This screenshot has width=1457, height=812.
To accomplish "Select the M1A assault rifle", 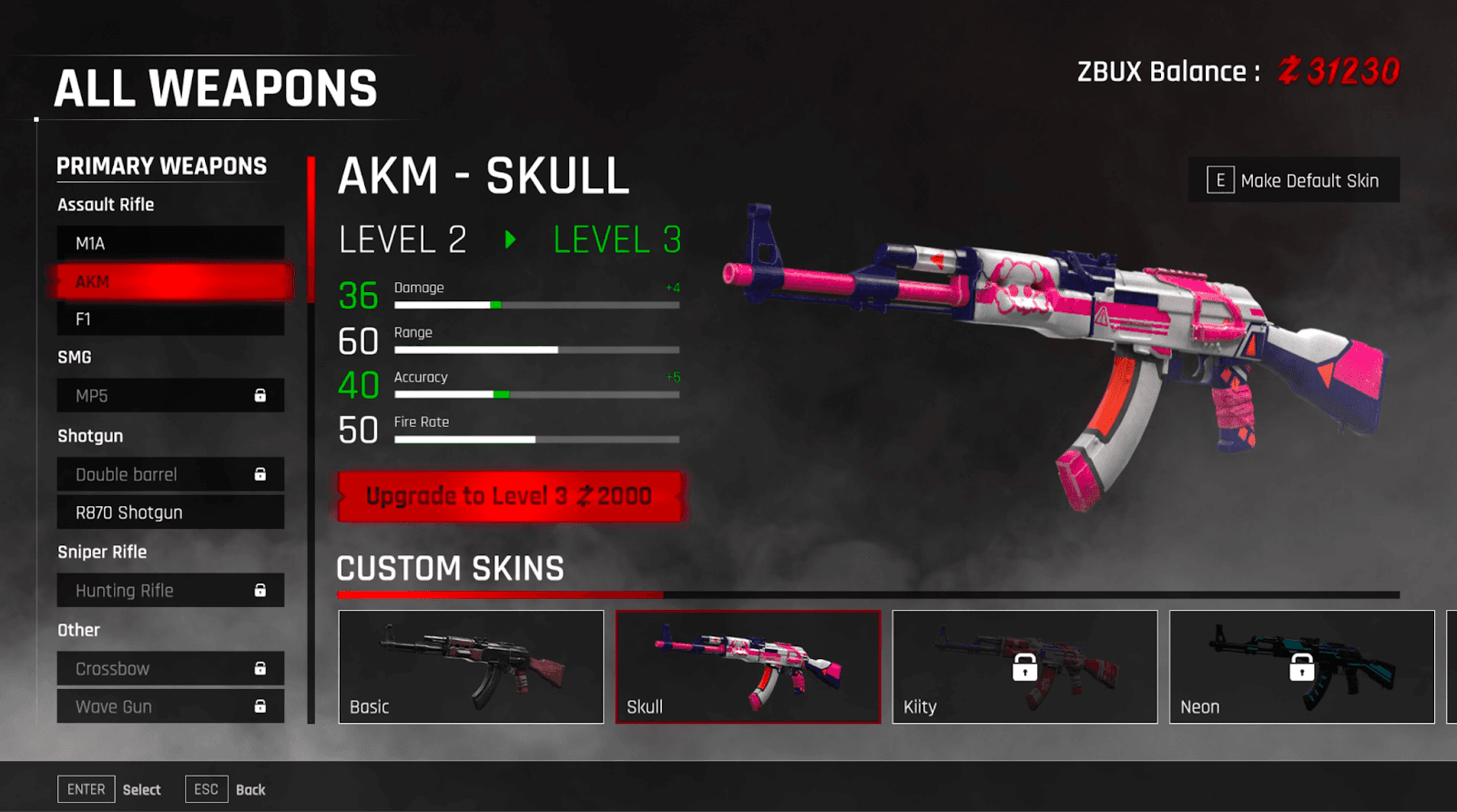I will pos(170,243).
